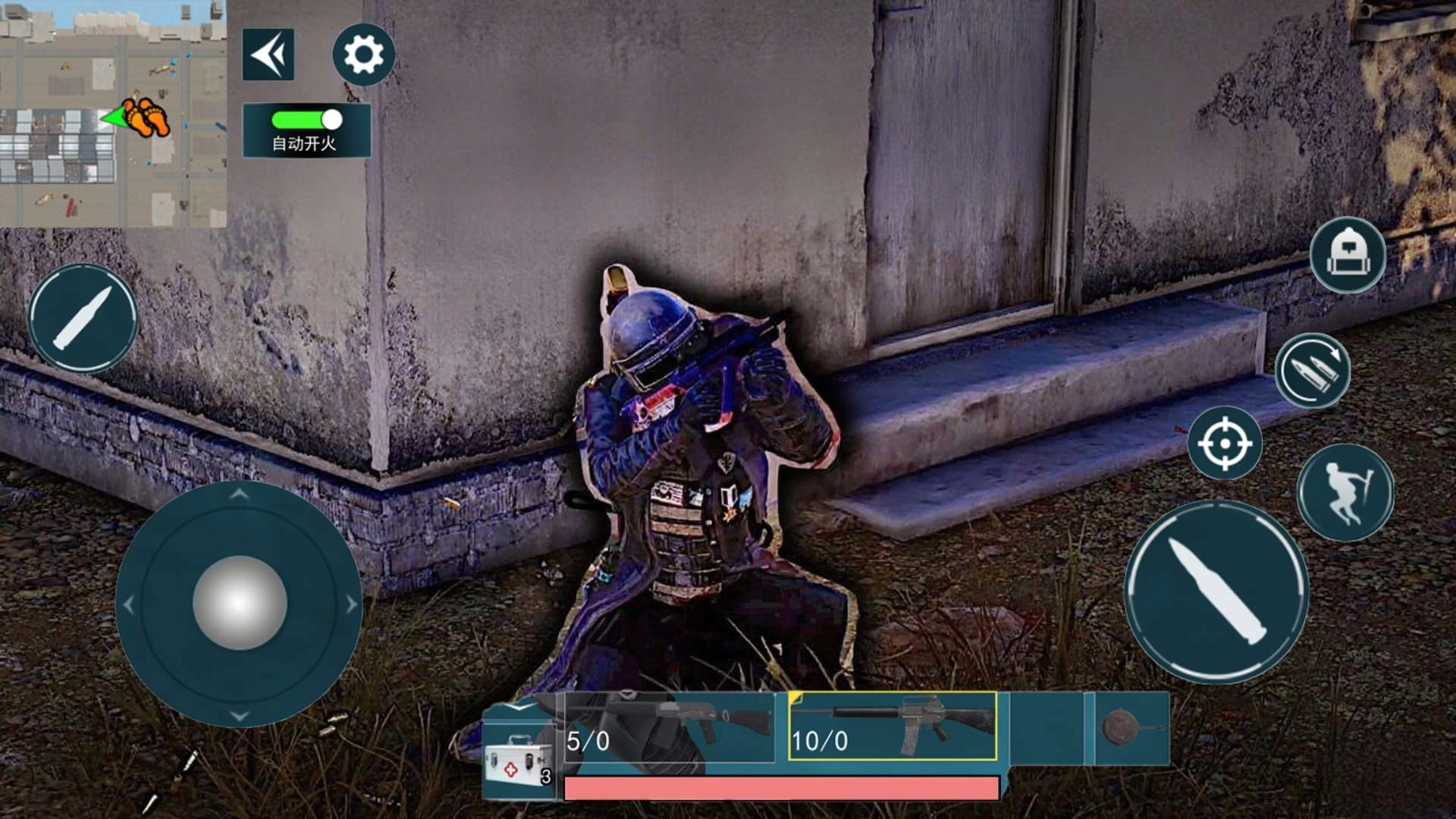Tap the back arrow button
The width and height of the screenshot is (1456, 819).
pos(268,55)
